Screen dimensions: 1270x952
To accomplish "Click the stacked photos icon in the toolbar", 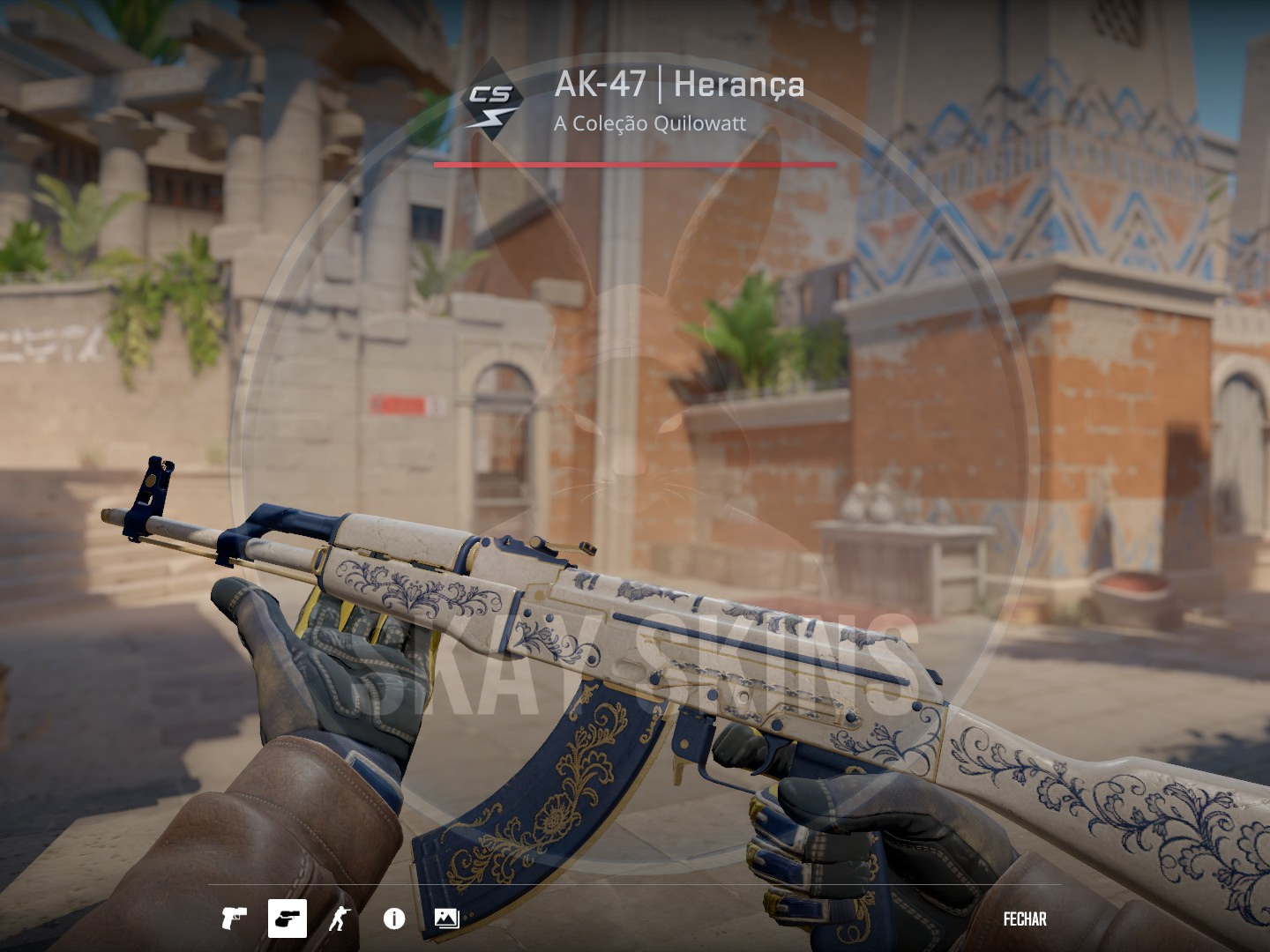I will pos(445,920).
